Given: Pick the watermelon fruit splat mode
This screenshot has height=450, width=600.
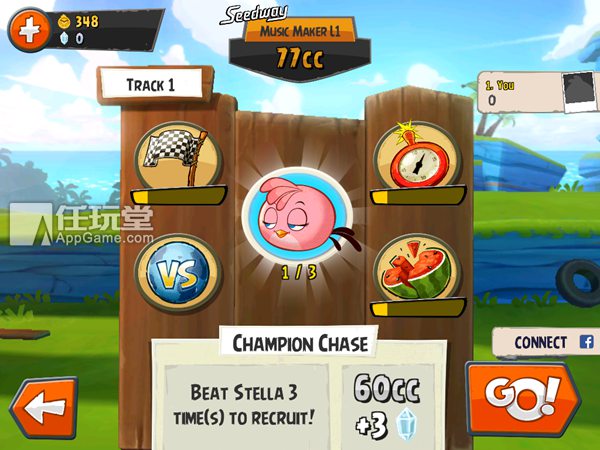Looking at the screenshot, I should [418, 268].
